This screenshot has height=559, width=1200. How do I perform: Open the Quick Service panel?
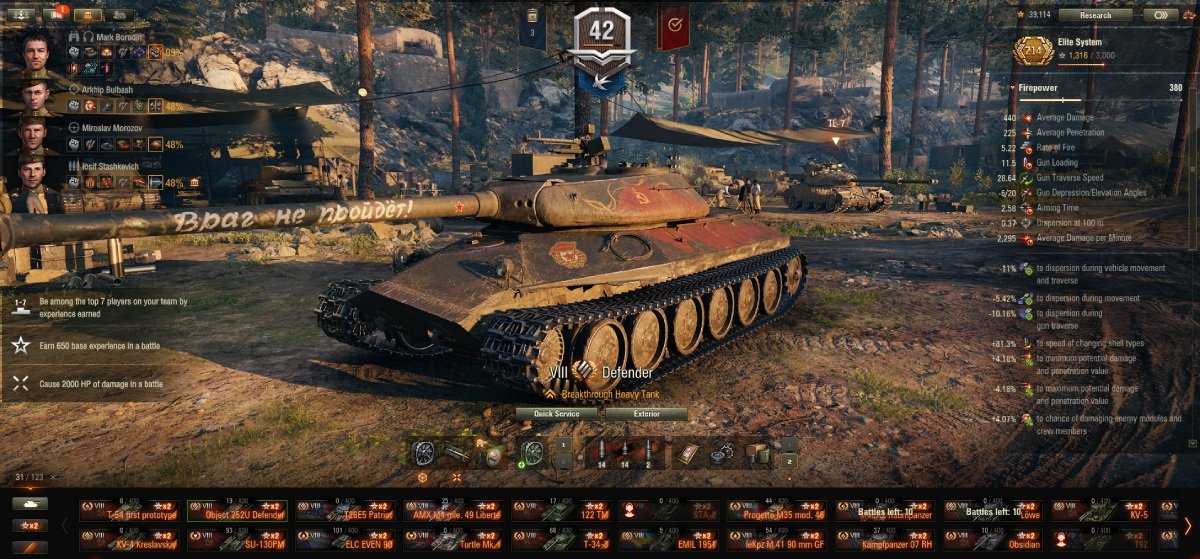click(x=556, y=414)
